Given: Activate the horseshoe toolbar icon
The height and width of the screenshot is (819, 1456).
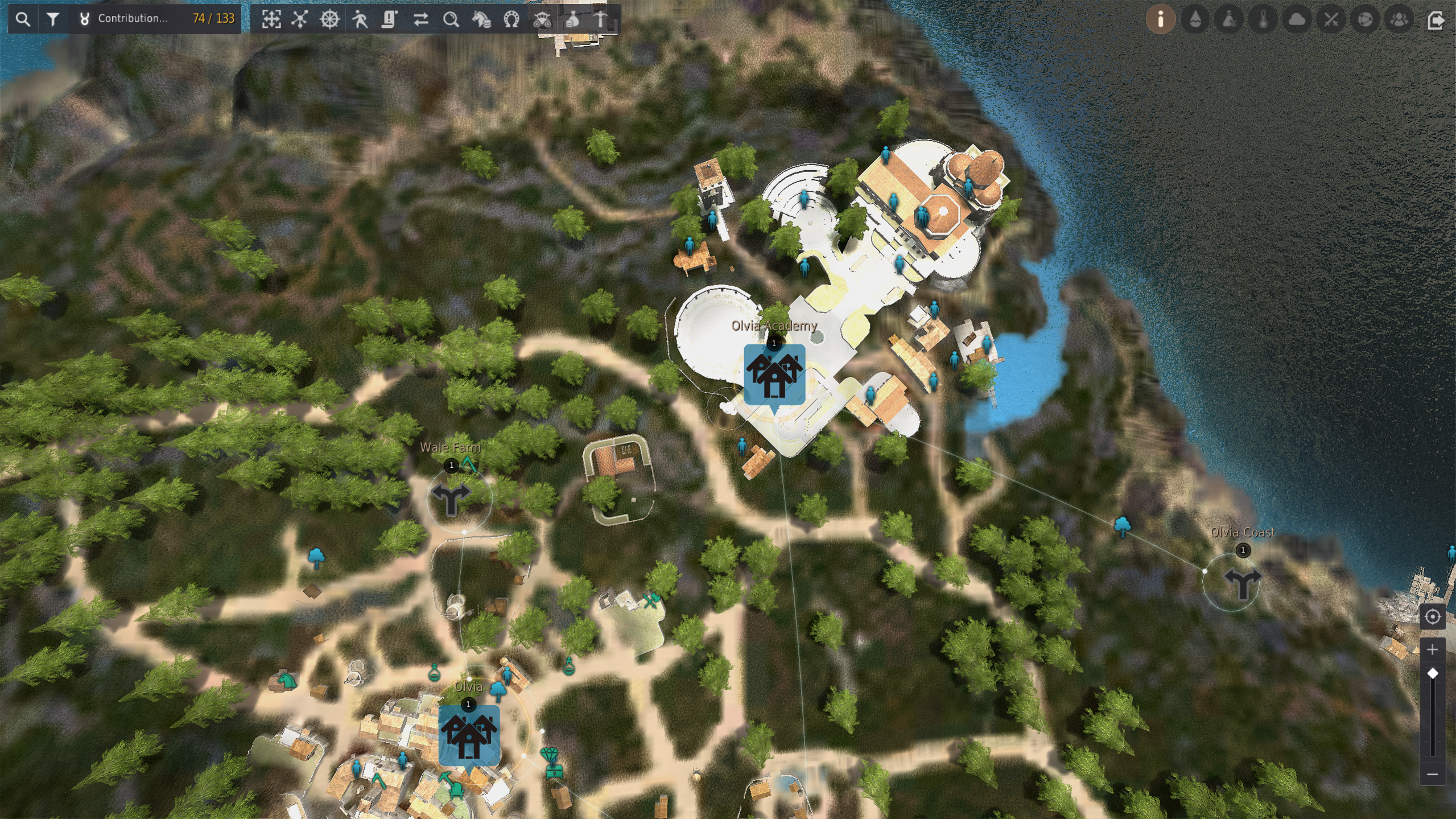Looking at the screenshot, I should (x=512, y=19).
